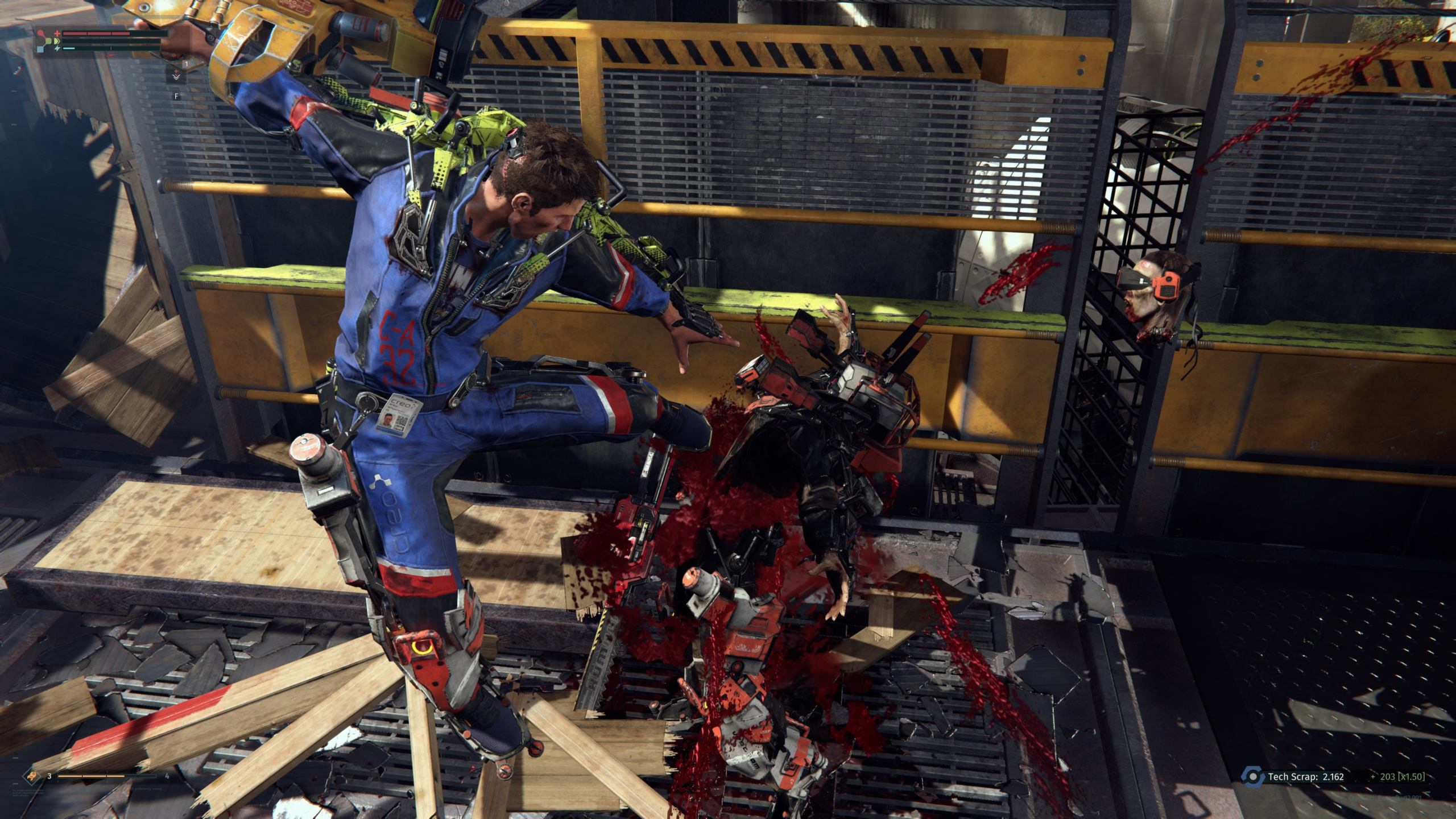1456x819 pixels.
Task: Click the red head node on the body diagram
Action: click(41, 33)
